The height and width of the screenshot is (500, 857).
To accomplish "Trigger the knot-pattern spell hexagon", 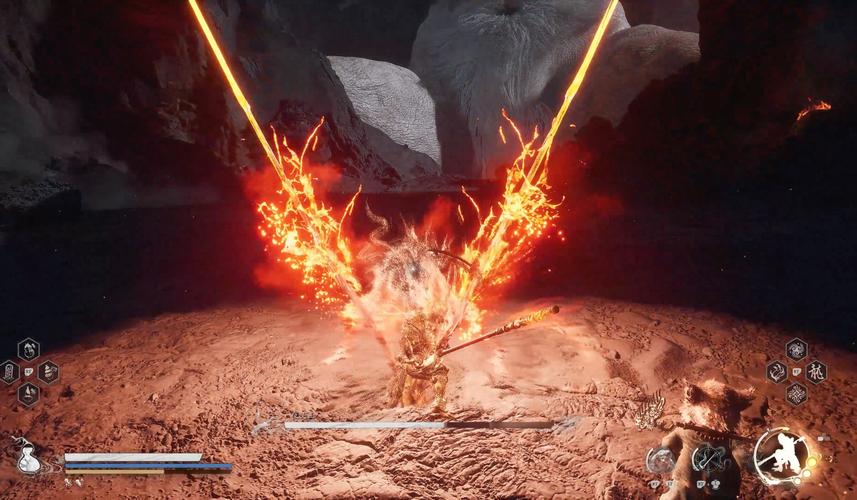I will (796, 394).
